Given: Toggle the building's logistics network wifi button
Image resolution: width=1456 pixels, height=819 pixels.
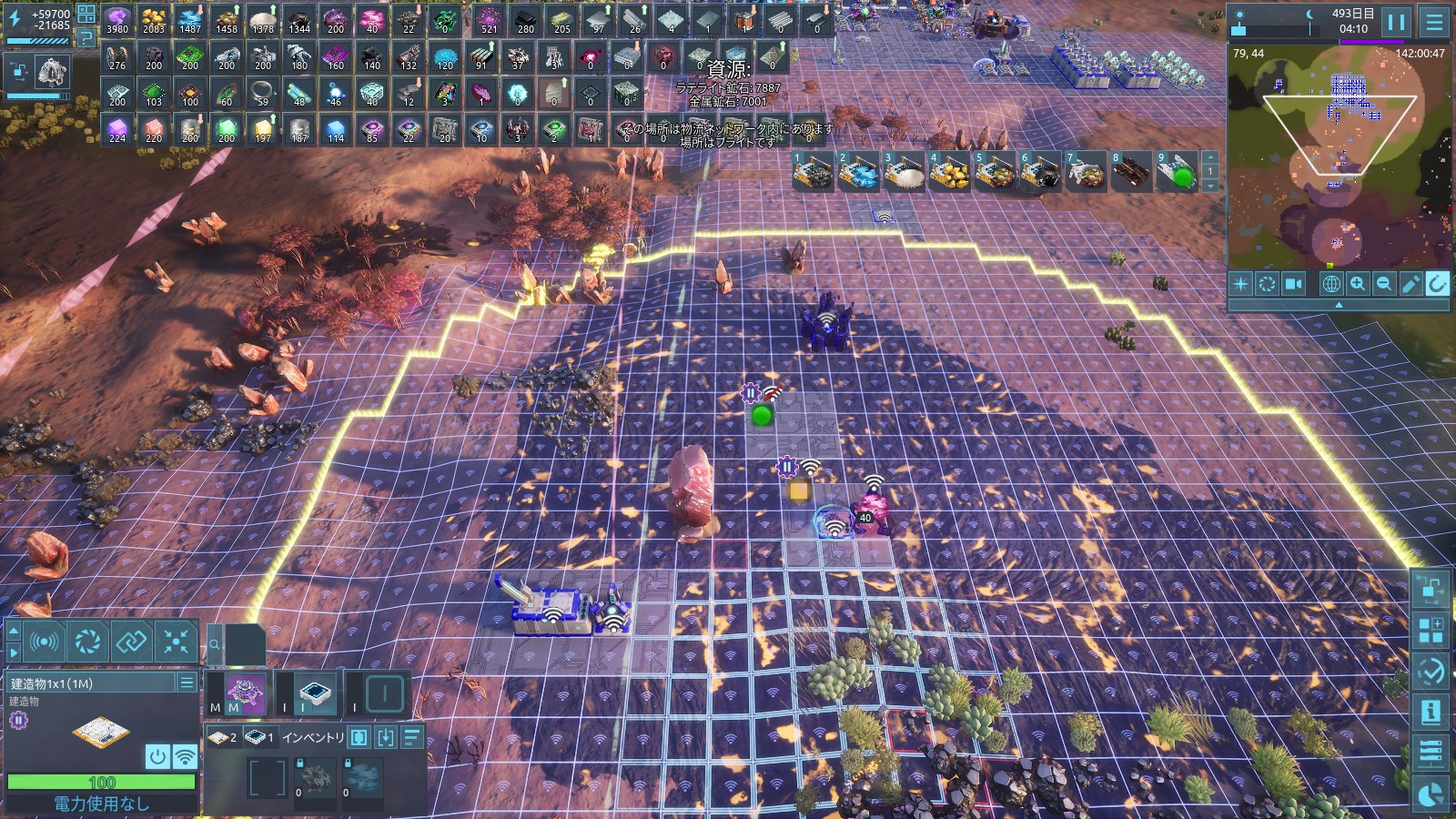Looking at the screenshot, I should (x=185, y=756).
